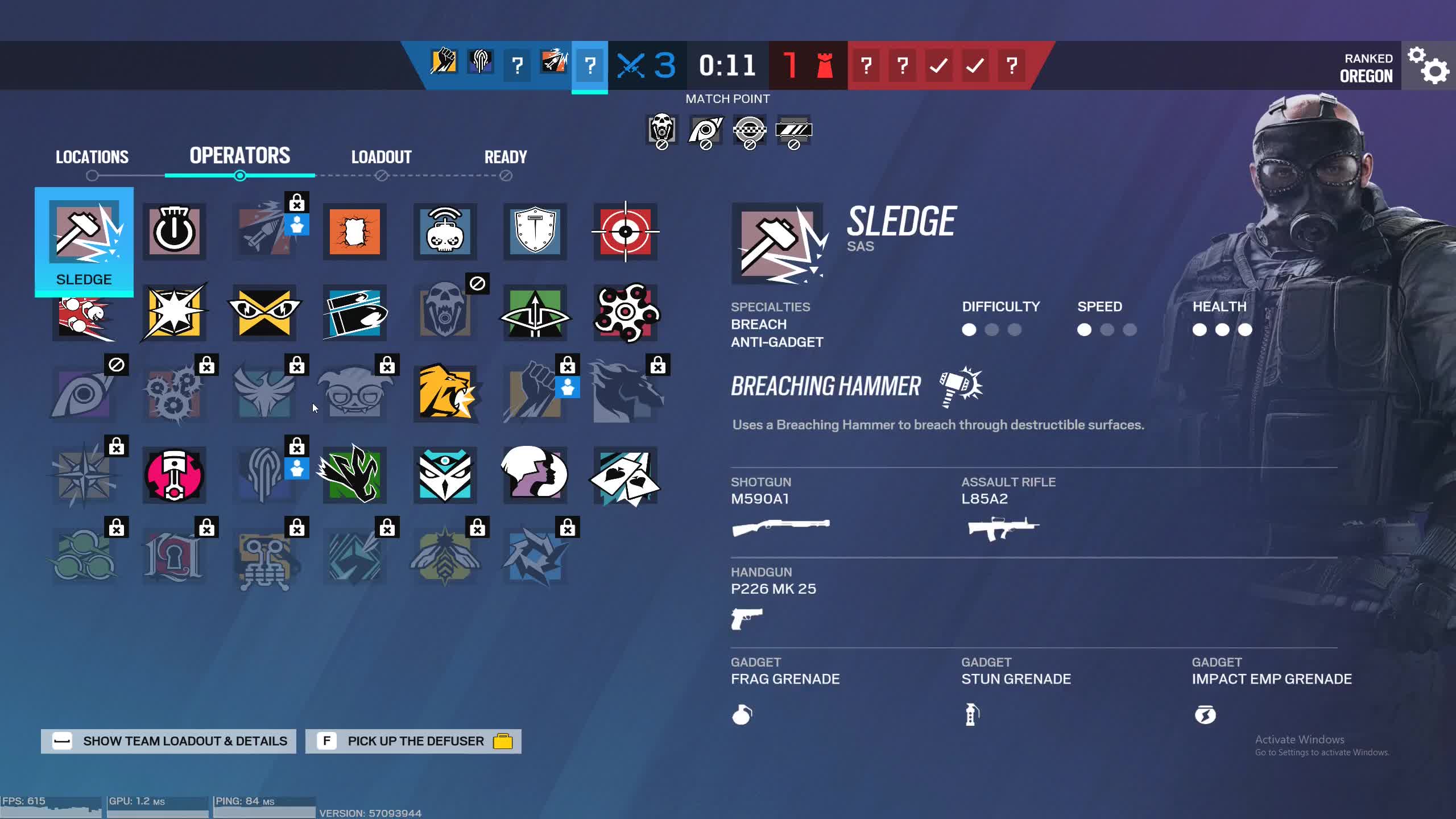Switch to the LOADOUT tab
This screenshot has height=819, width=1456.
[382, 157]
